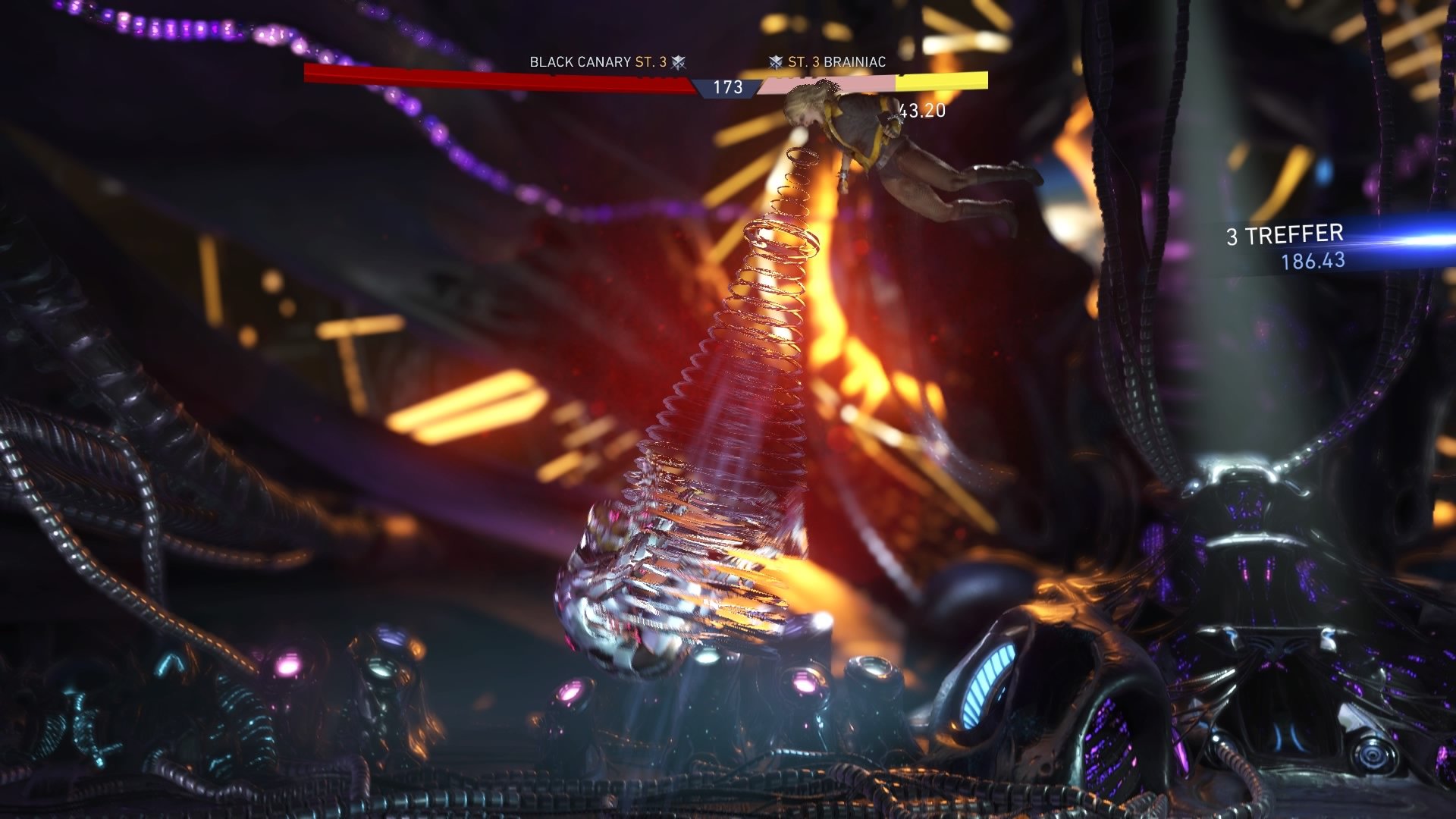Click the crossed-swords icon beside Brainiac
The image size is (1456, 819).
click(776, 61)
